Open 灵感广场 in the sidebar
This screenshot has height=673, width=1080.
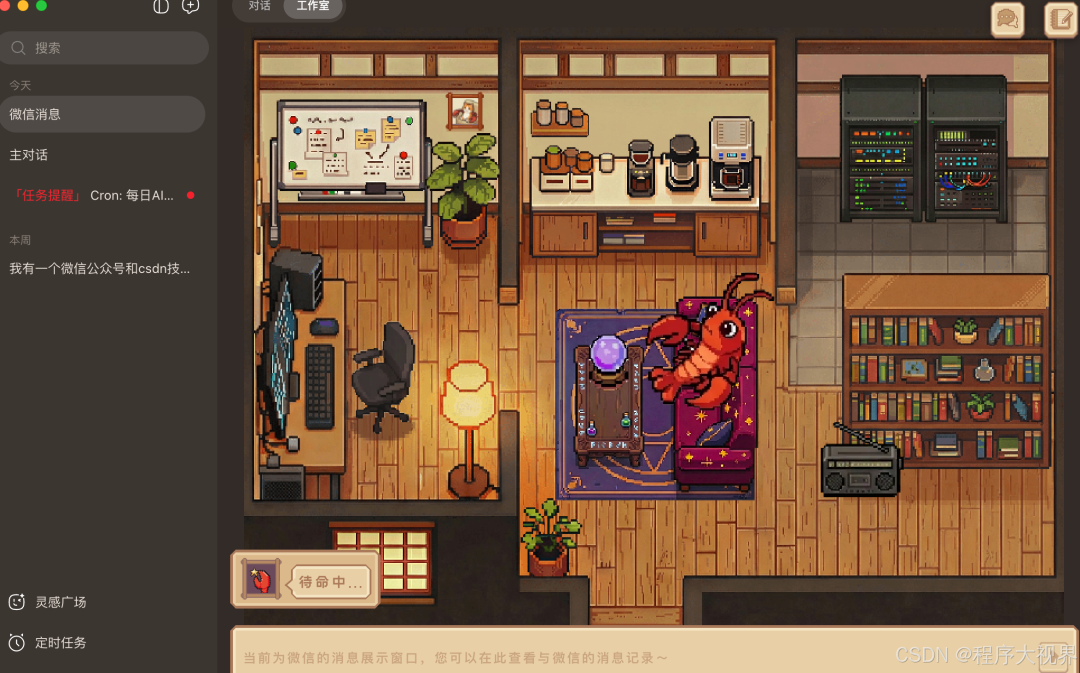60,602
